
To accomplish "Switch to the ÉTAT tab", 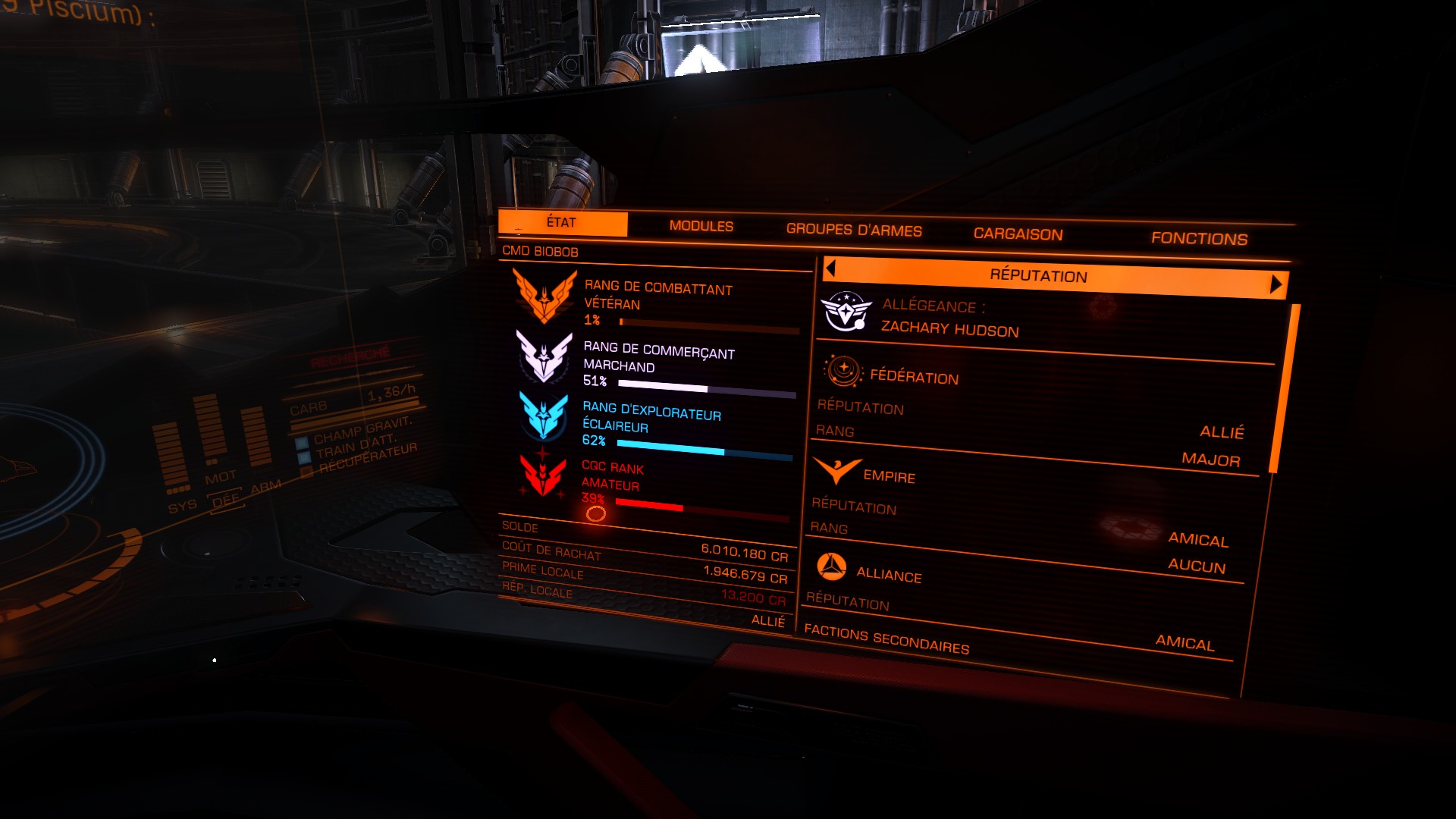I will click(x=562, y=223).
